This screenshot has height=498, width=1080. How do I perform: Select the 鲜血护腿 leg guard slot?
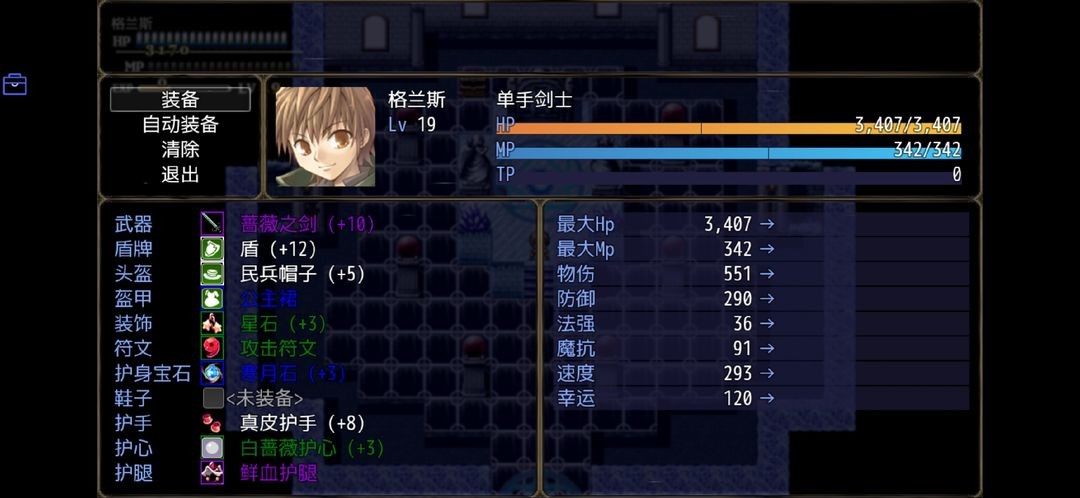click(278, 474)
